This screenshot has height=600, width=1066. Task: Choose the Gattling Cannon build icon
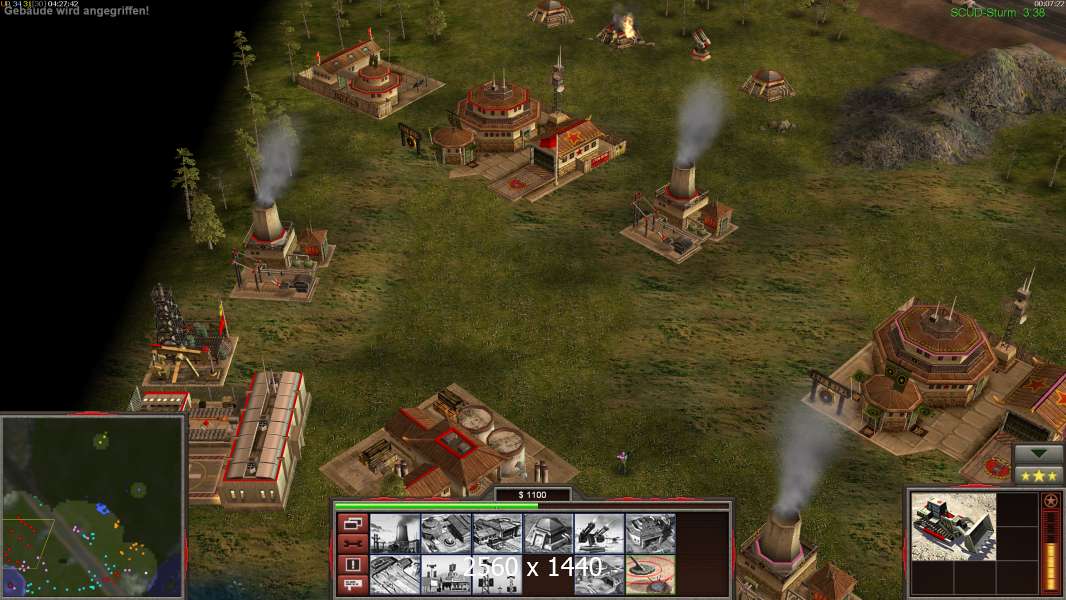coord(599,534)
